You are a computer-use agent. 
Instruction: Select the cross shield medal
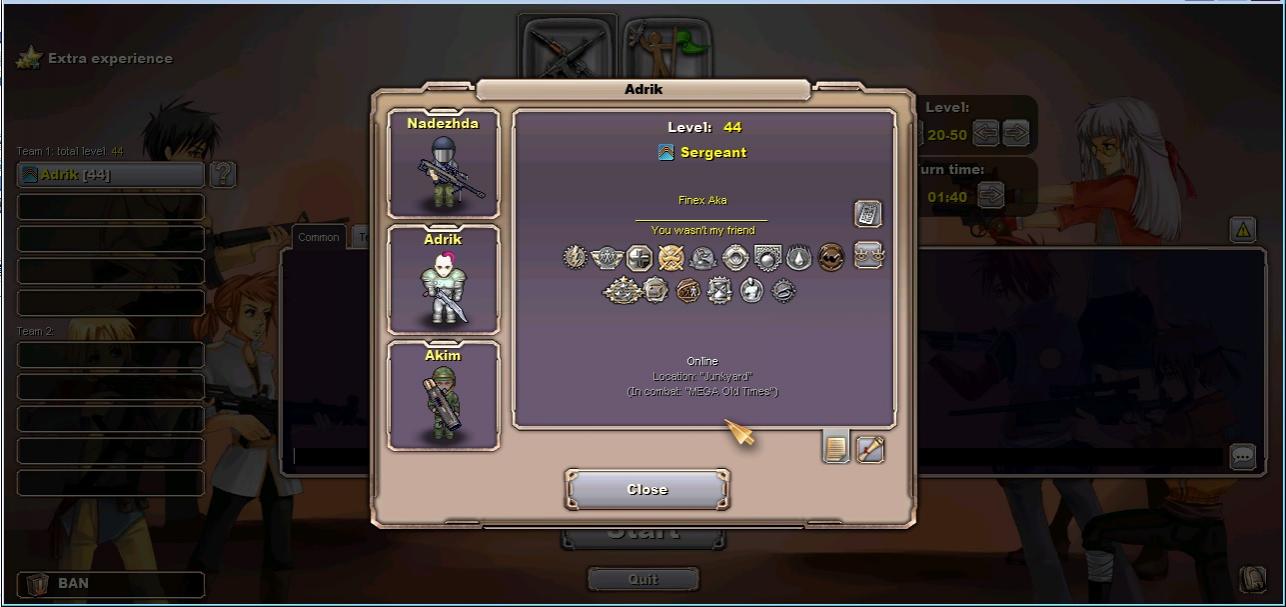[639, 258]
